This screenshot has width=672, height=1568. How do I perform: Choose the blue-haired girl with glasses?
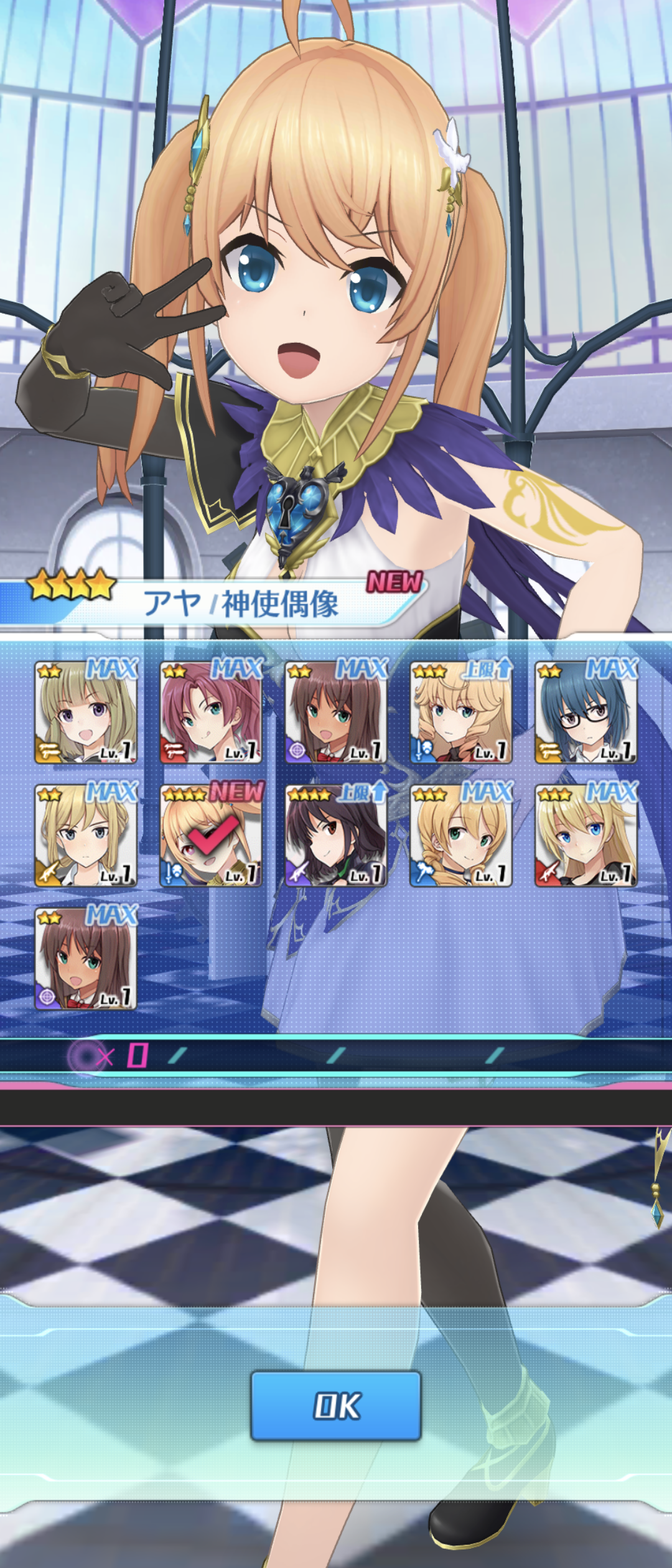pos(586,712)
